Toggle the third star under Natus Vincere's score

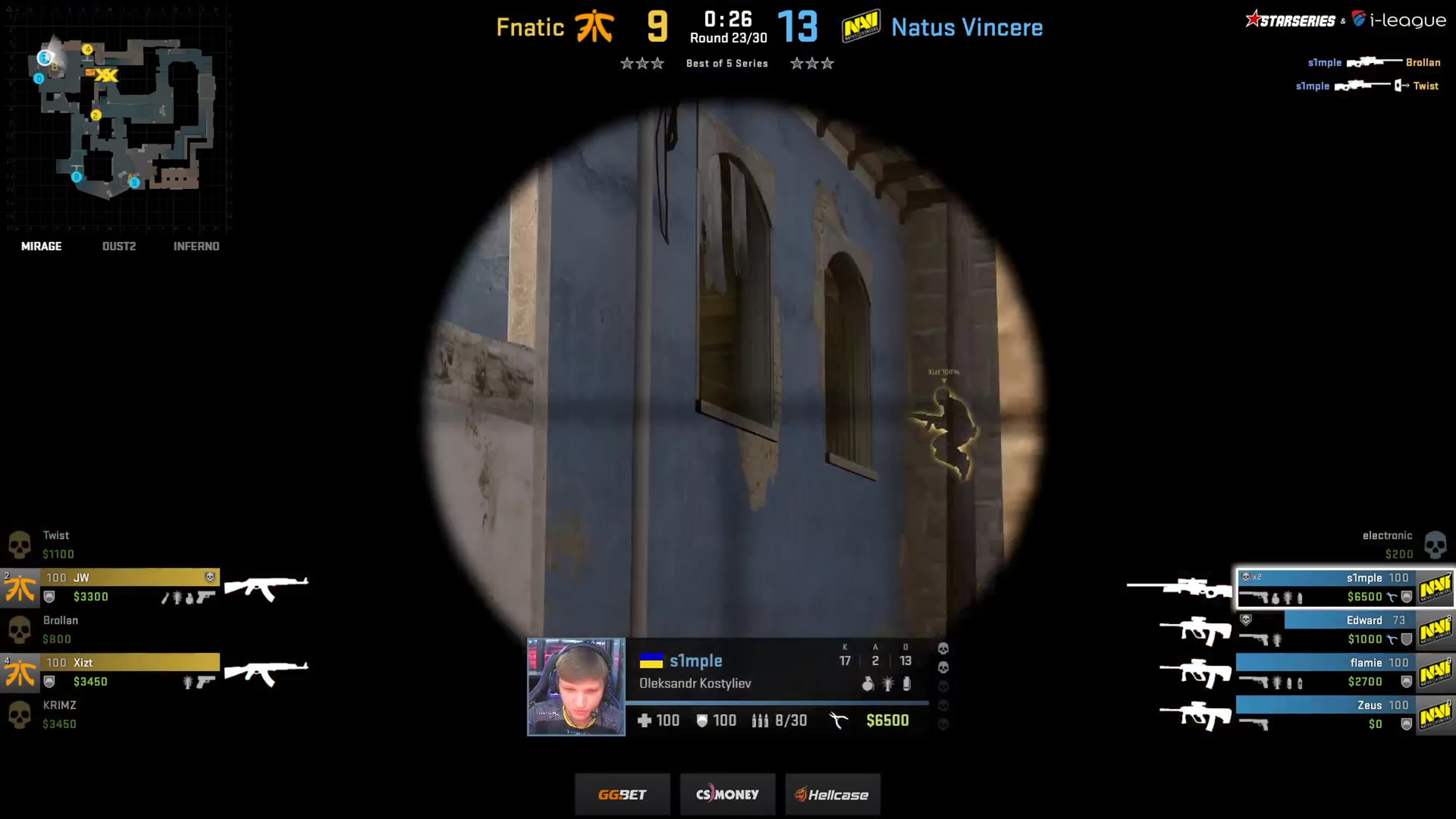click(x=829, y=63)
